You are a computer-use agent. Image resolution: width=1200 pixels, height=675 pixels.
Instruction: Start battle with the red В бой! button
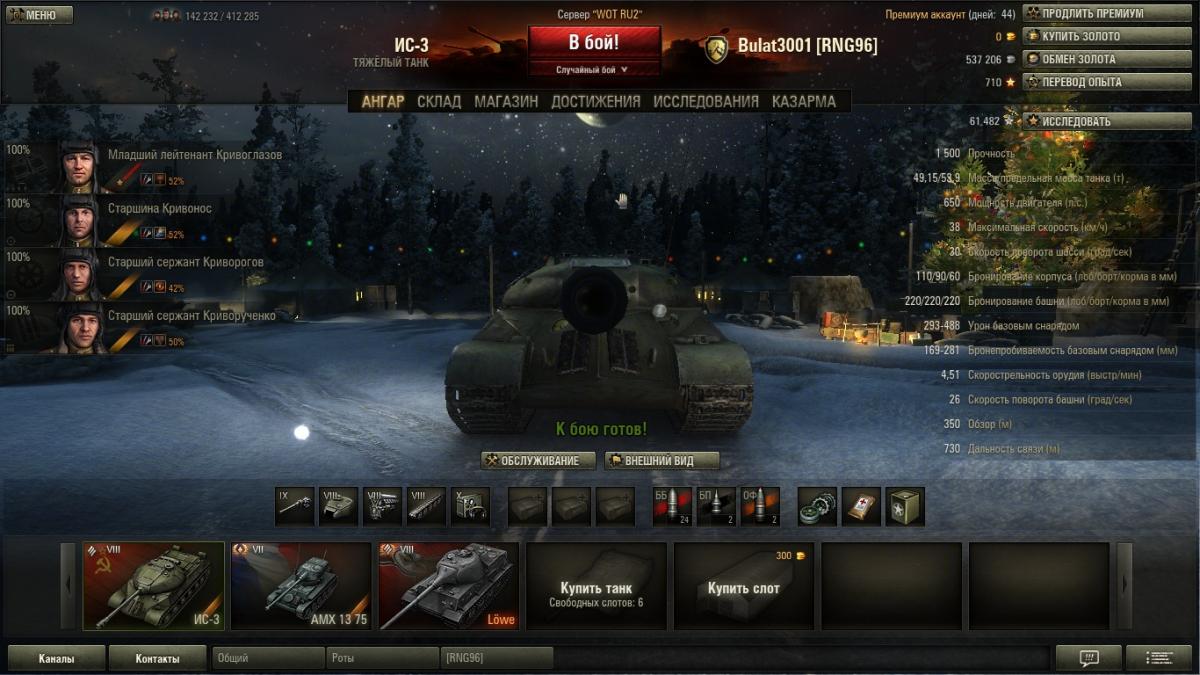click(594, 43)
